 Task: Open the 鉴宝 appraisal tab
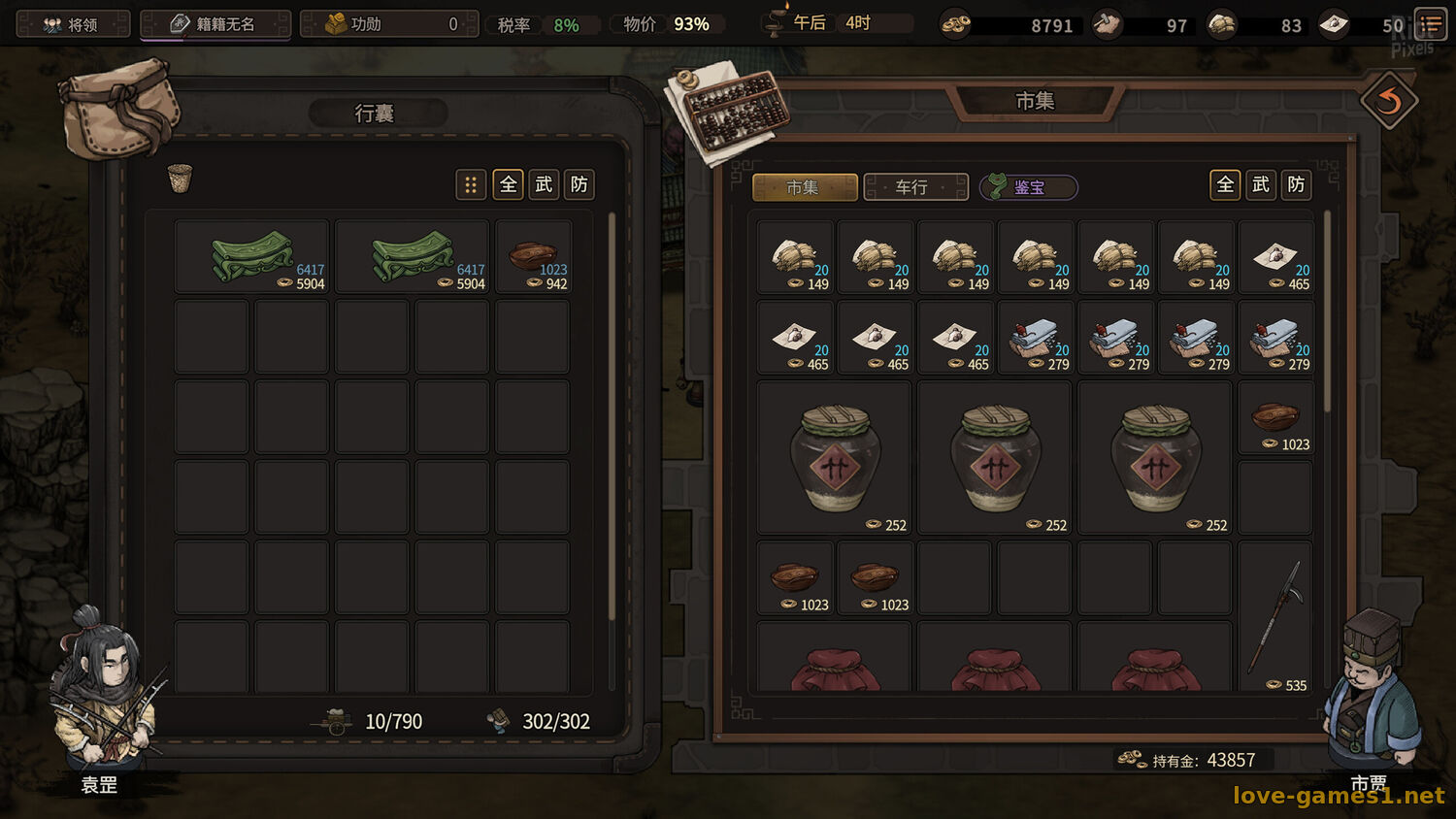click(1029, 187)
